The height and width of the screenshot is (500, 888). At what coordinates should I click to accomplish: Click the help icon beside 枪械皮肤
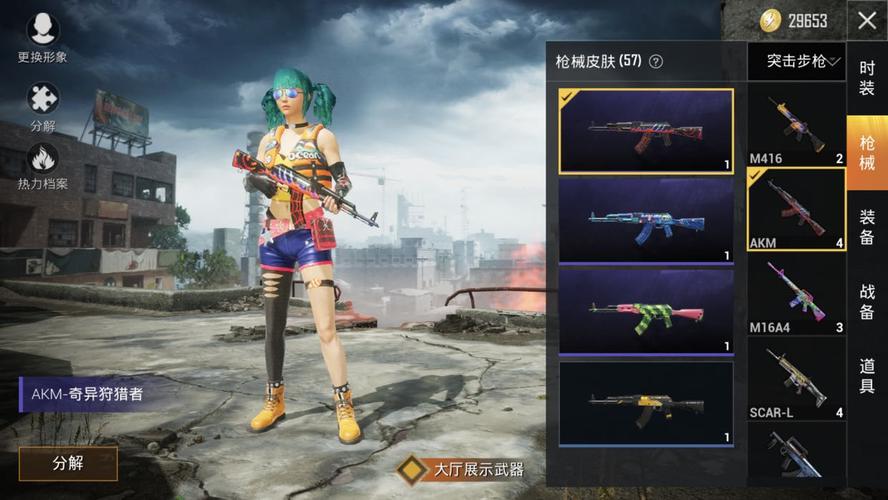(656, 61)
